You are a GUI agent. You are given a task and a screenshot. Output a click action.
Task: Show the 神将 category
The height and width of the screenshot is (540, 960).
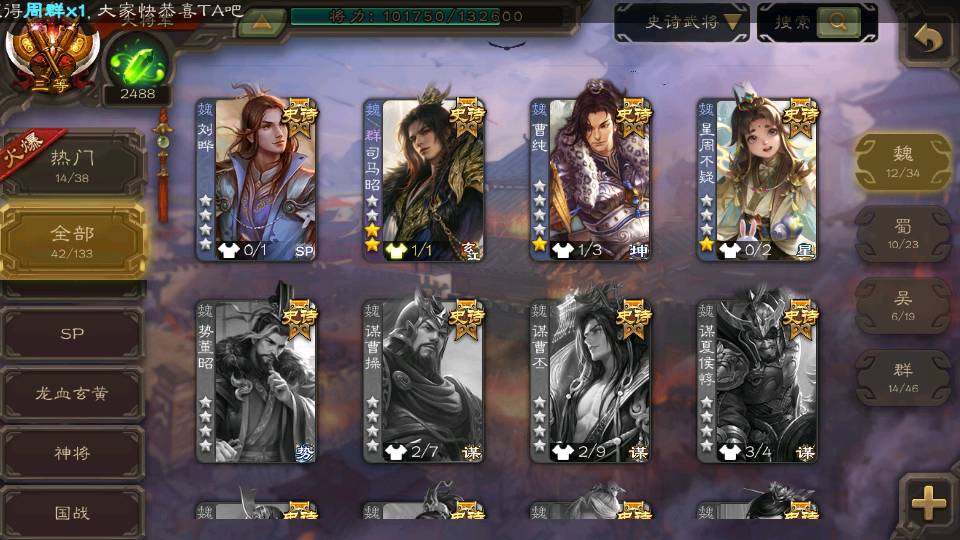(x=72, y=454)
